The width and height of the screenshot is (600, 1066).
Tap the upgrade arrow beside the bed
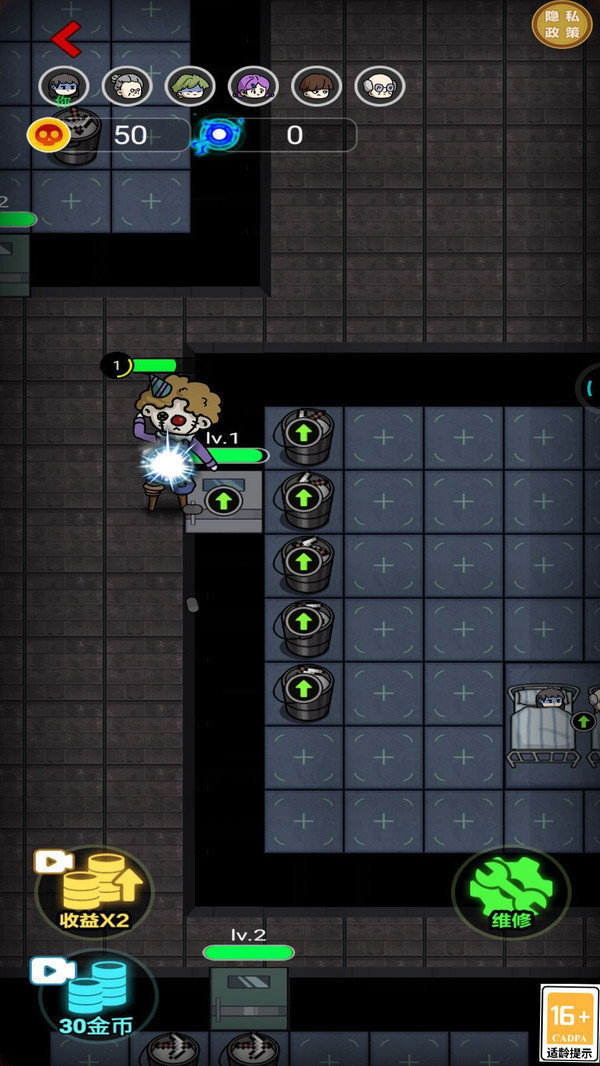tap(582, 720)
